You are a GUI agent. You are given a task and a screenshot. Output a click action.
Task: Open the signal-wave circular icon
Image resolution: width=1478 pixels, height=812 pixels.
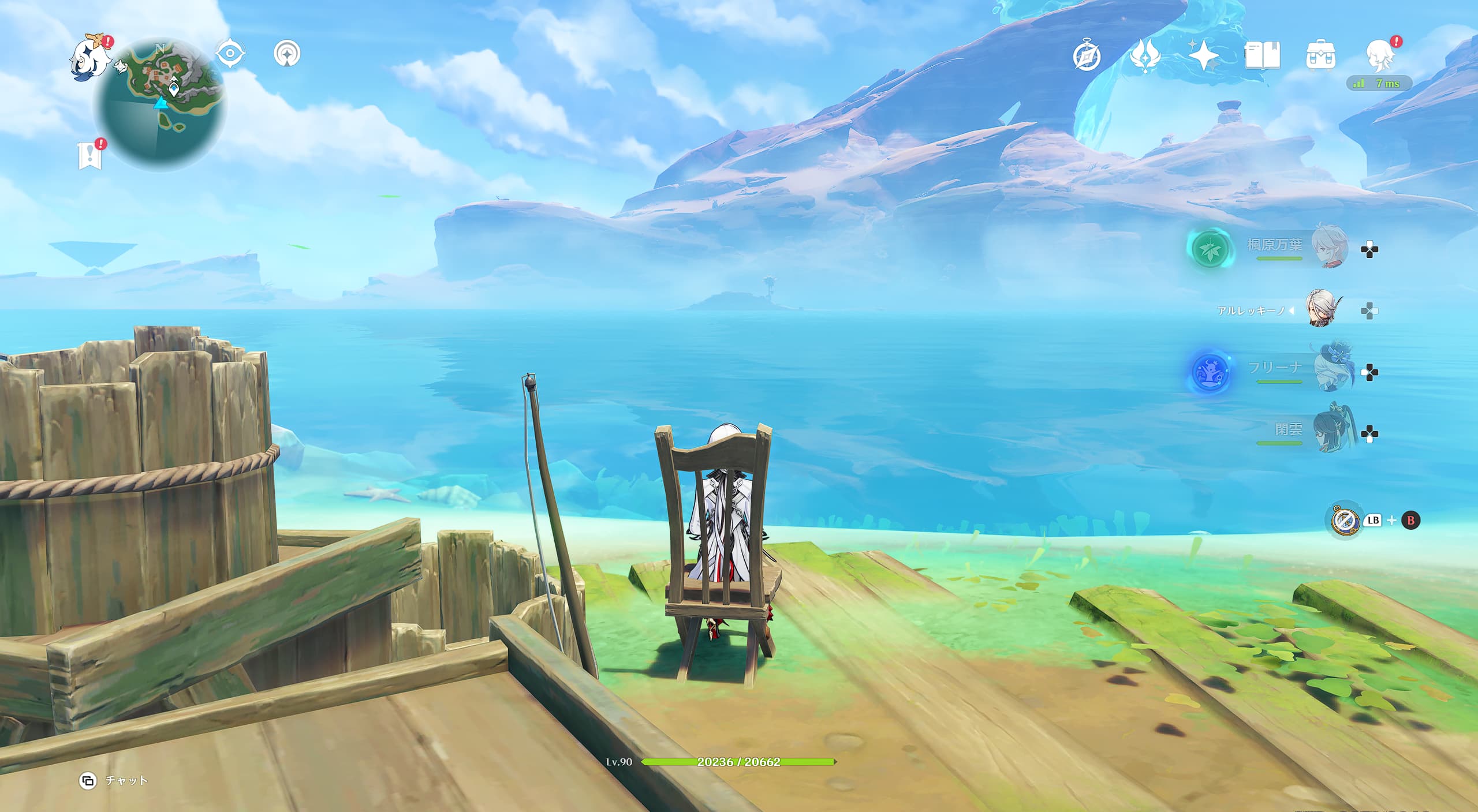[287, 54]
